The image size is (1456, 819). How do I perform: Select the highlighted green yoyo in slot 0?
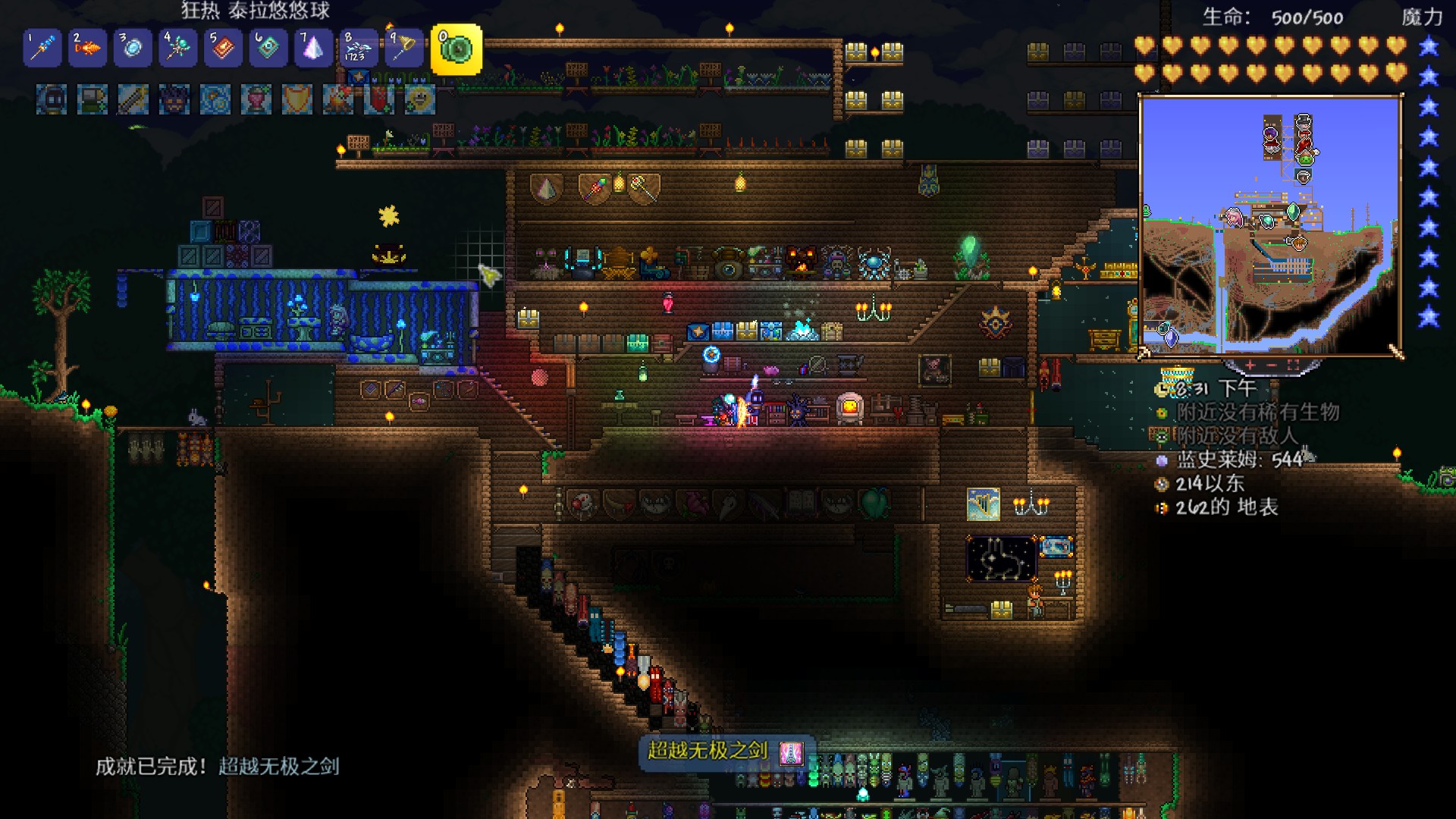(457, 49)
